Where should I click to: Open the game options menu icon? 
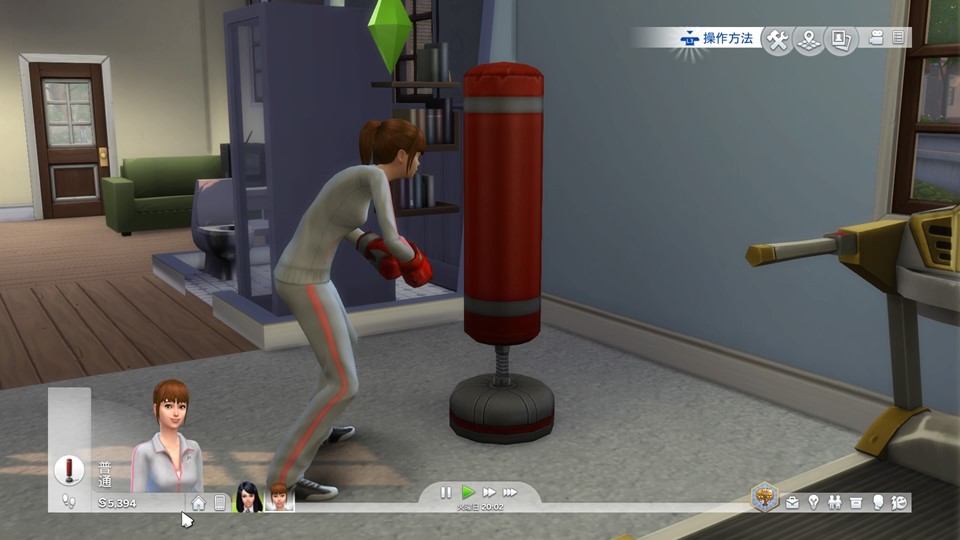(898, 38)
